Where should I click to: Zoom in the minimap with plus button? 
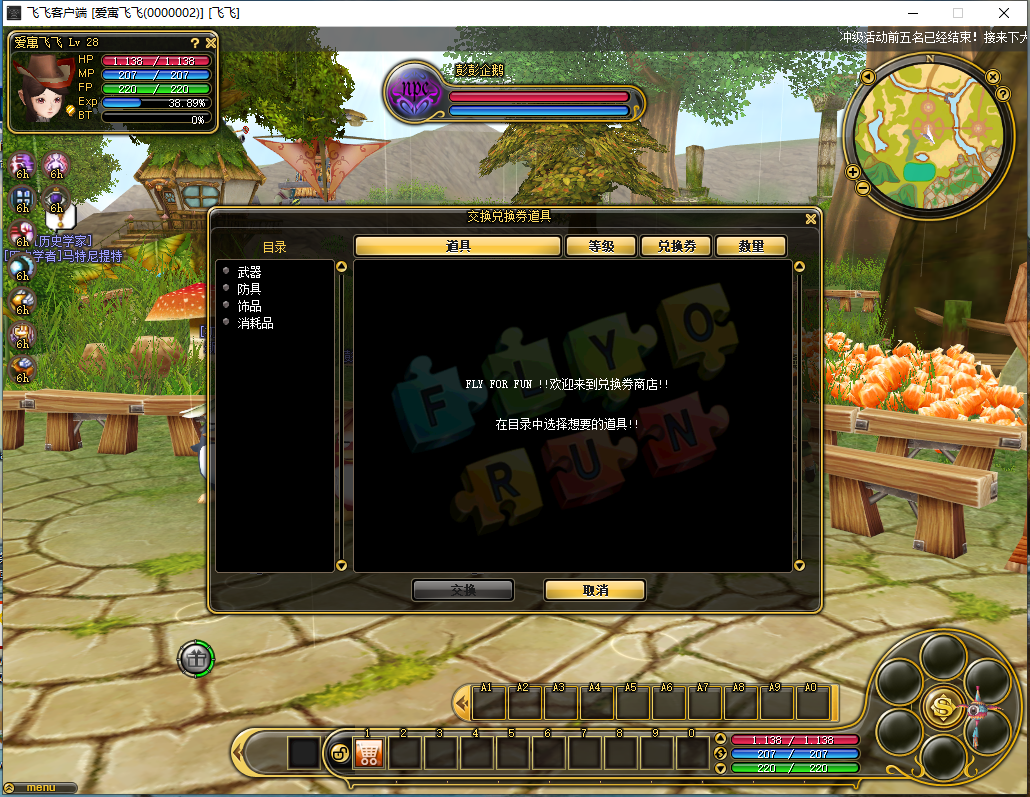(x=853, y=171)
